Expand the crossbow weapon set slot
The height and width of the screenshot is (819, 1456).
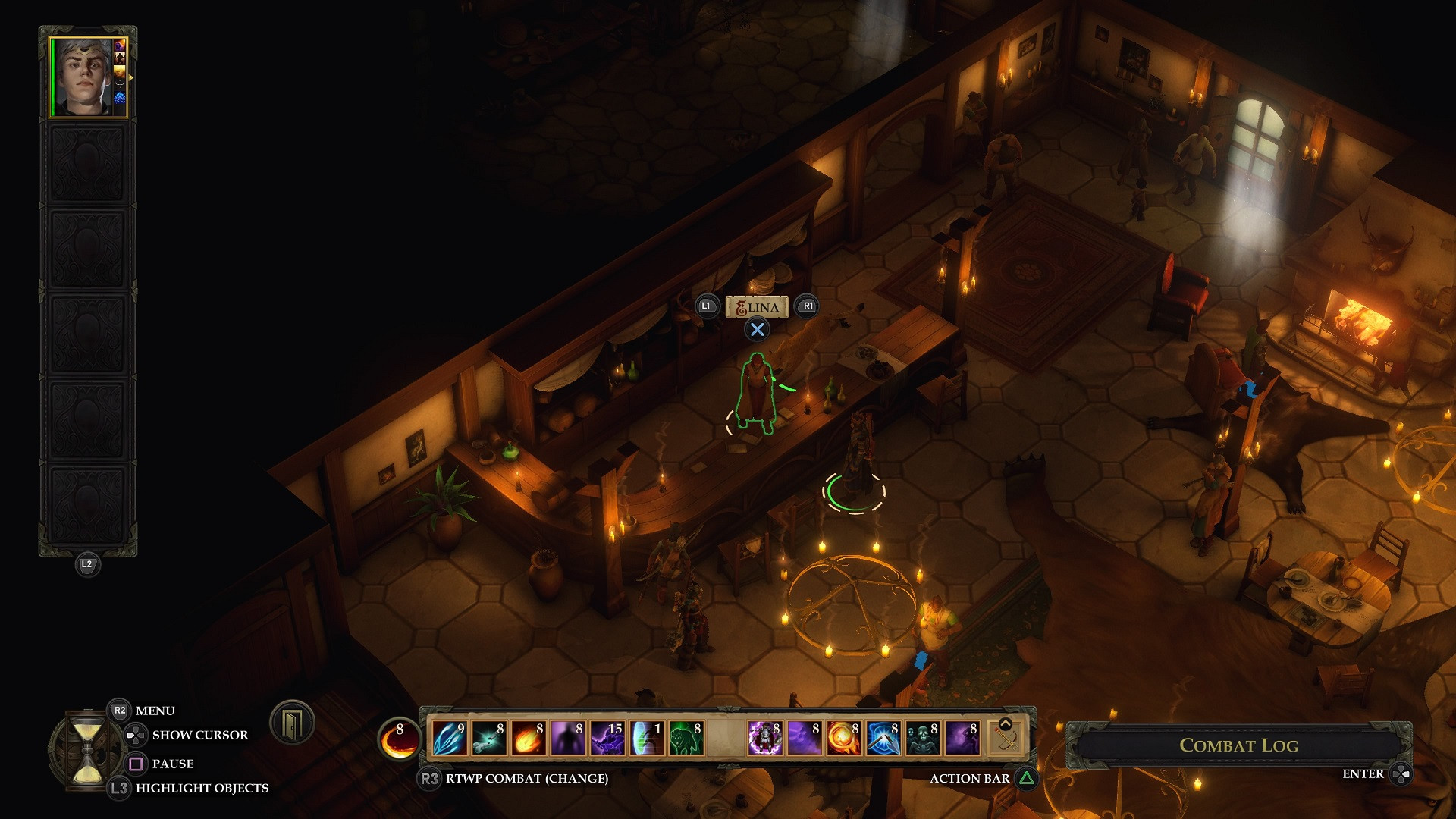(x=1006, y=736)
